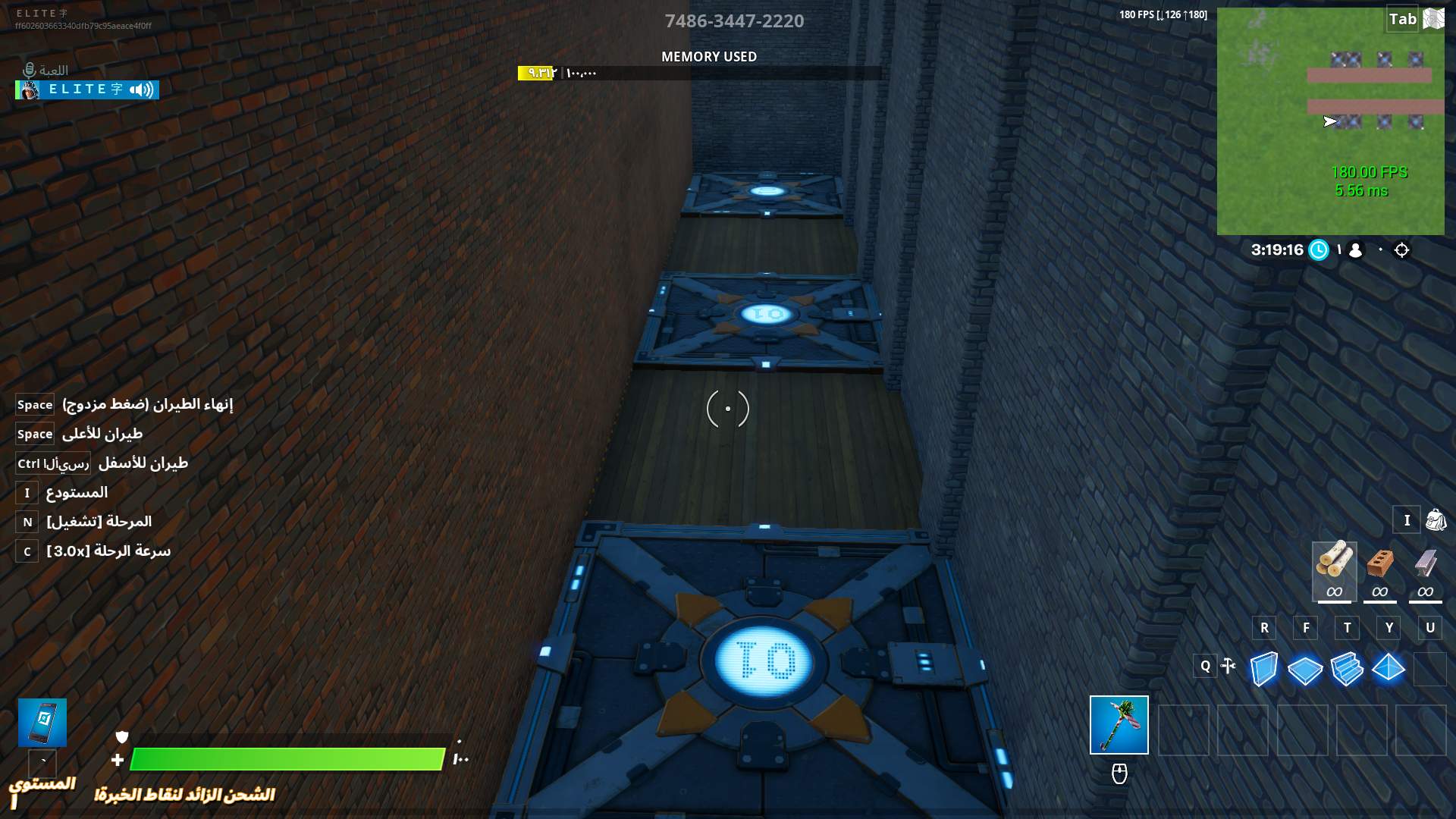This screenshot has height=819, width=1456.
Task: Click the folded map icon beside Tab
Action: point(1433,19)
